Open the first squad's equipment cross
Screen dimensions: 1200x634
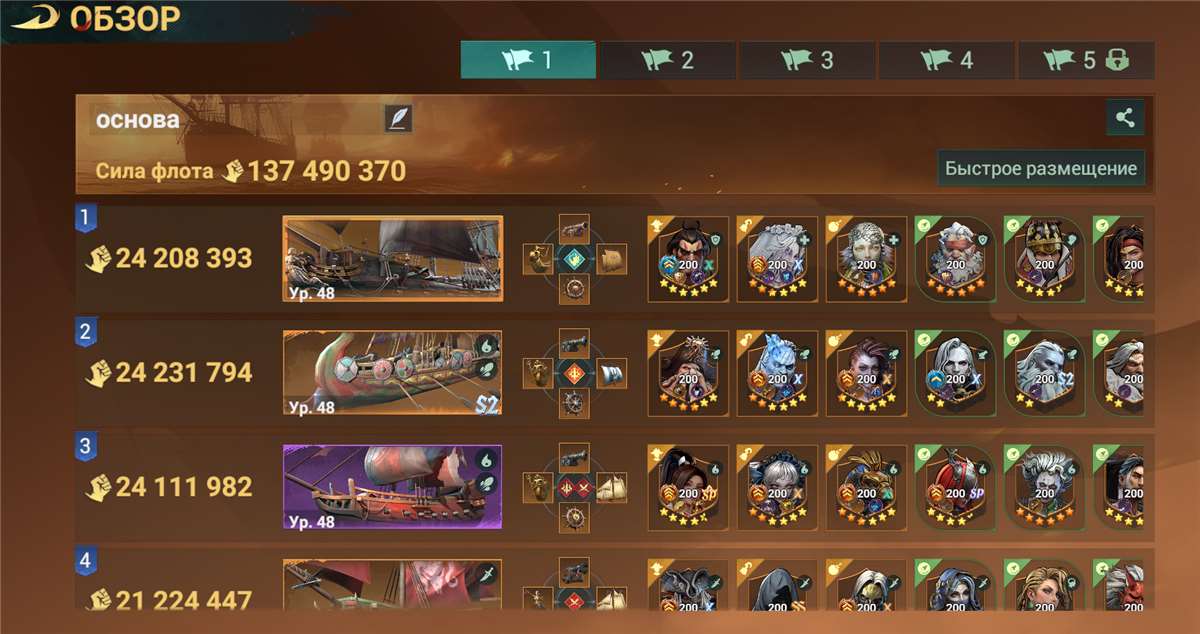tap(574, 259)
